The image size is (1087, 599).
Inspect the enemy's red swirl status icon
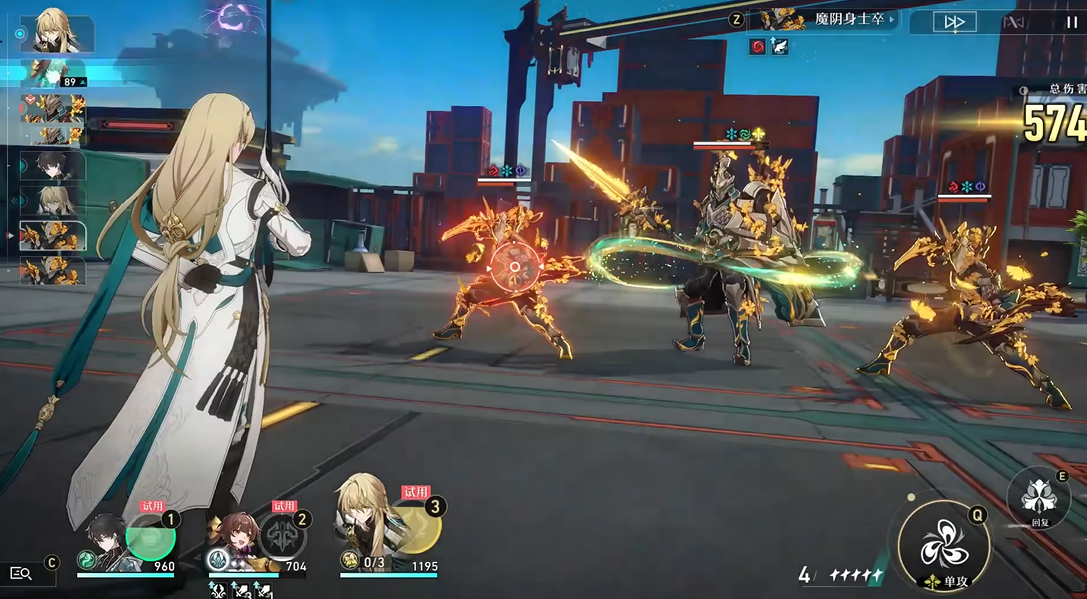tap(758, 46)
